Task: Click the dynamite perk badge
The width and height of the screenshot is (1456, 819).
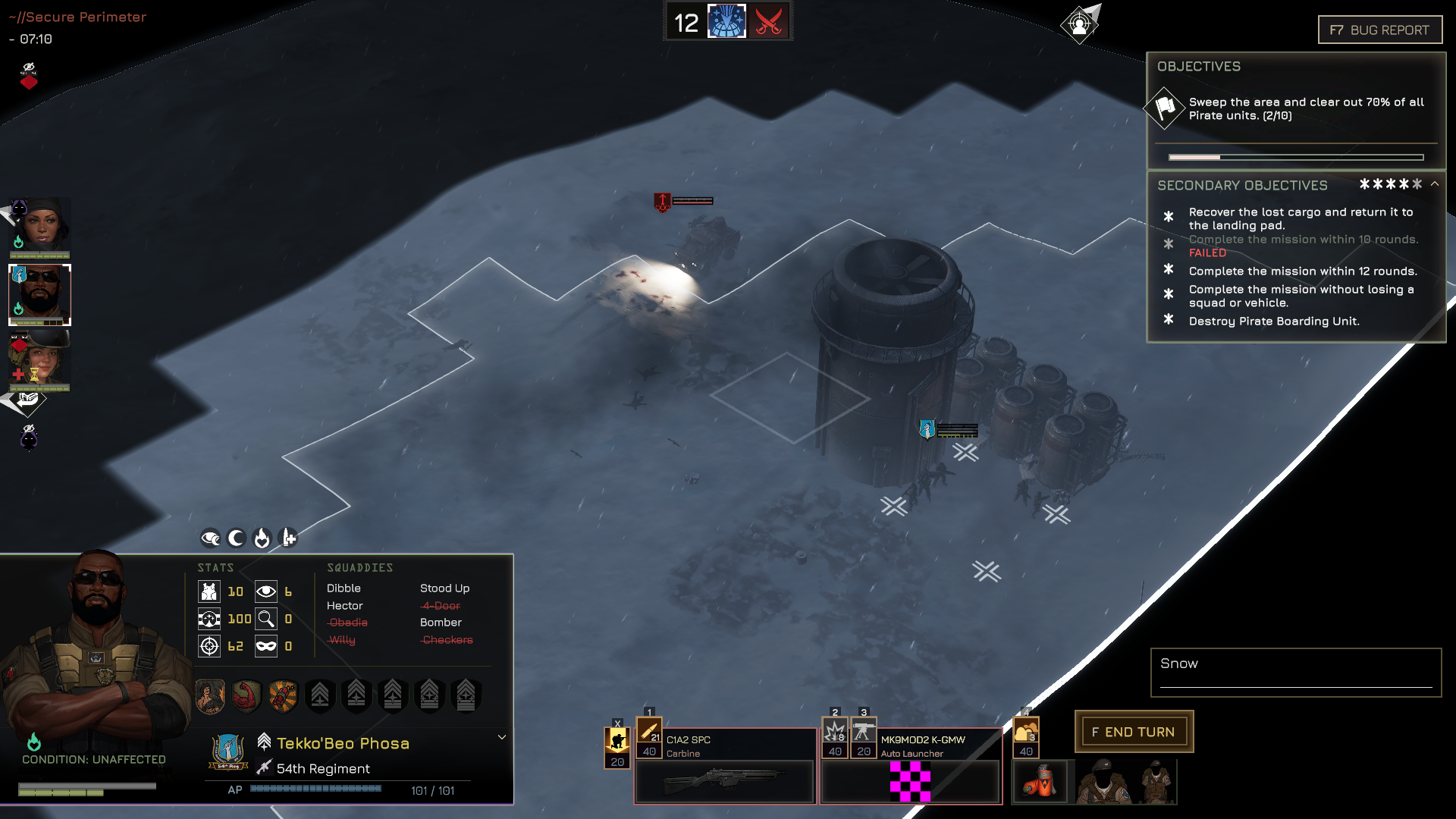Action: 283,695
